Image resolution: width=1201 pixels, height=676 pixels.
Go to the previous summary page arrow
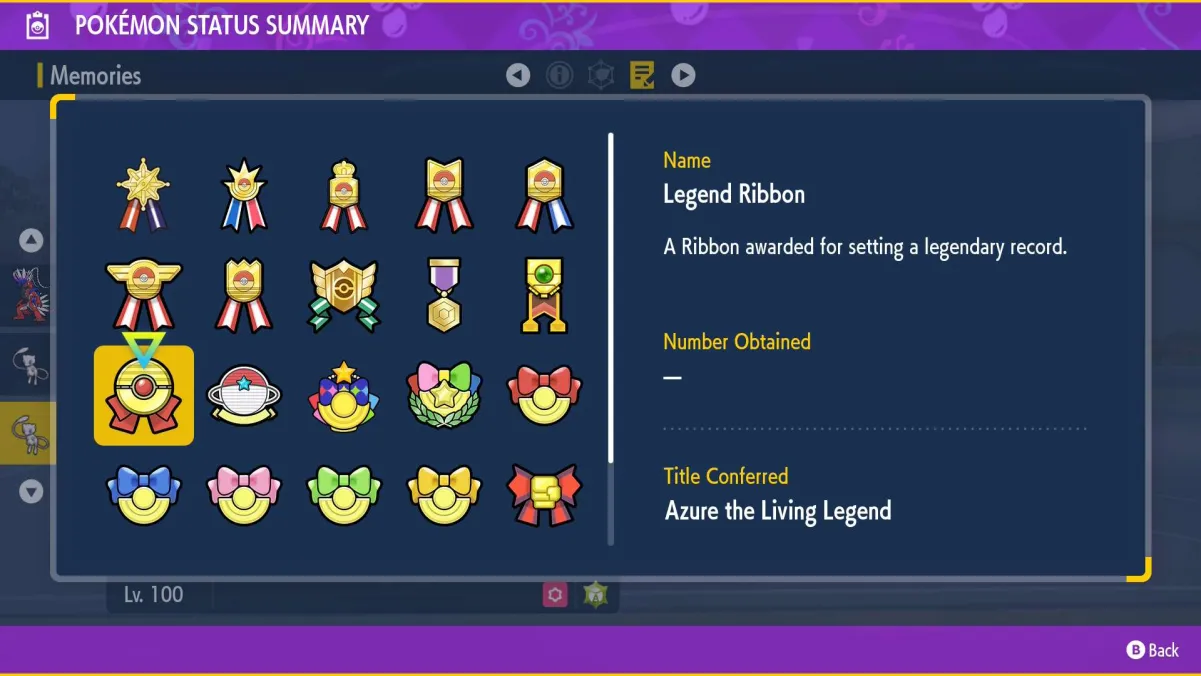[518, 75]
